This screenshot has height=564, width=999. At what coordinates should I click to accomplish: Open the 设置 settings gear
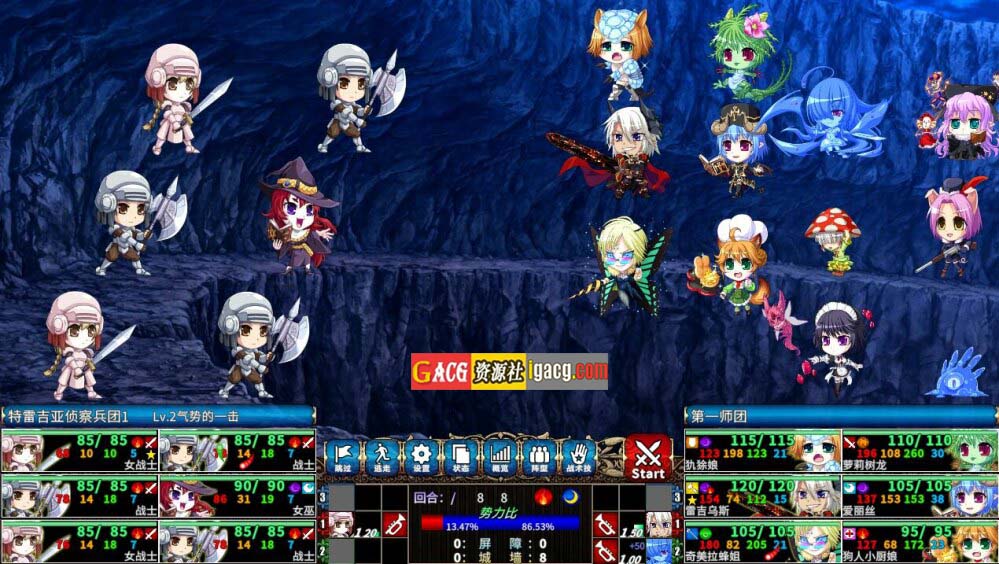[421, 458]
